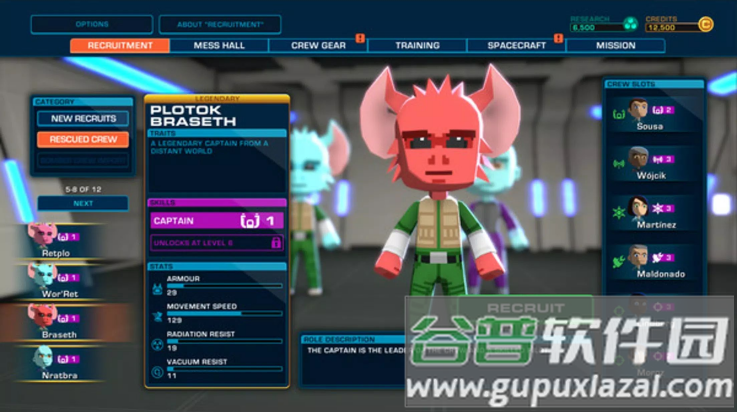The image size is (737, 412).
Task: Open the Crew Gear tab
Action: [318, 45]
